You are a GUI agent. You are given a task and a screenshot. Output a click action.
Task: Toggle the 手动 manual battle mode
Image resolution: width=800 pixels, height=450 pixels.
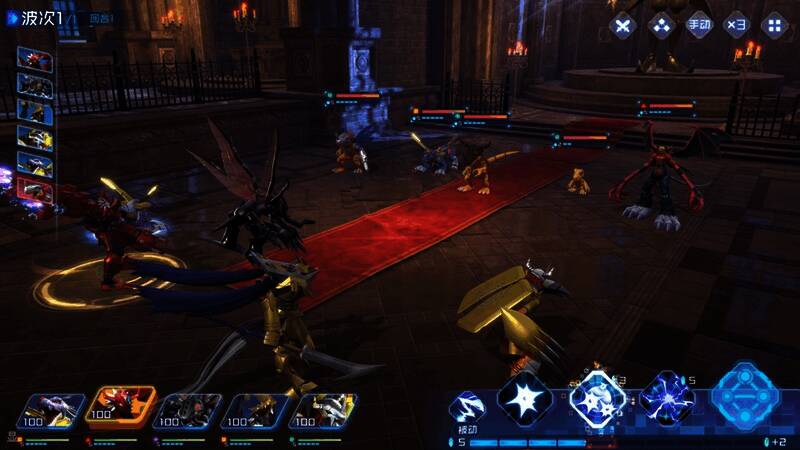(x=699, y=26)
